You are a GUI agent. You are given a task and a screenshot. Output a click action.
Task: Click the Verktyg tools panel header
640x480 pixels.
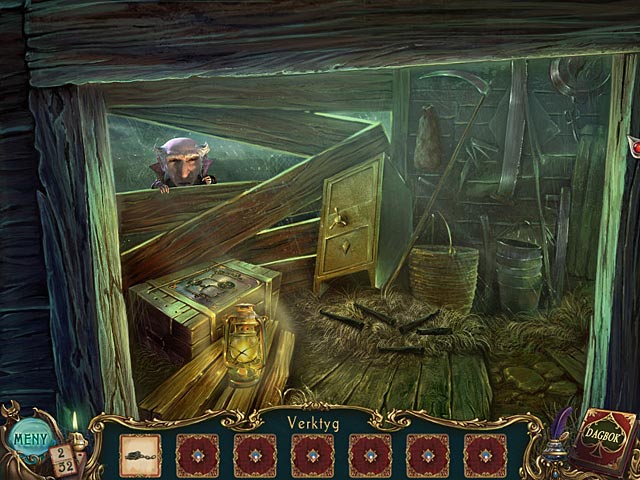pos(320,421)
